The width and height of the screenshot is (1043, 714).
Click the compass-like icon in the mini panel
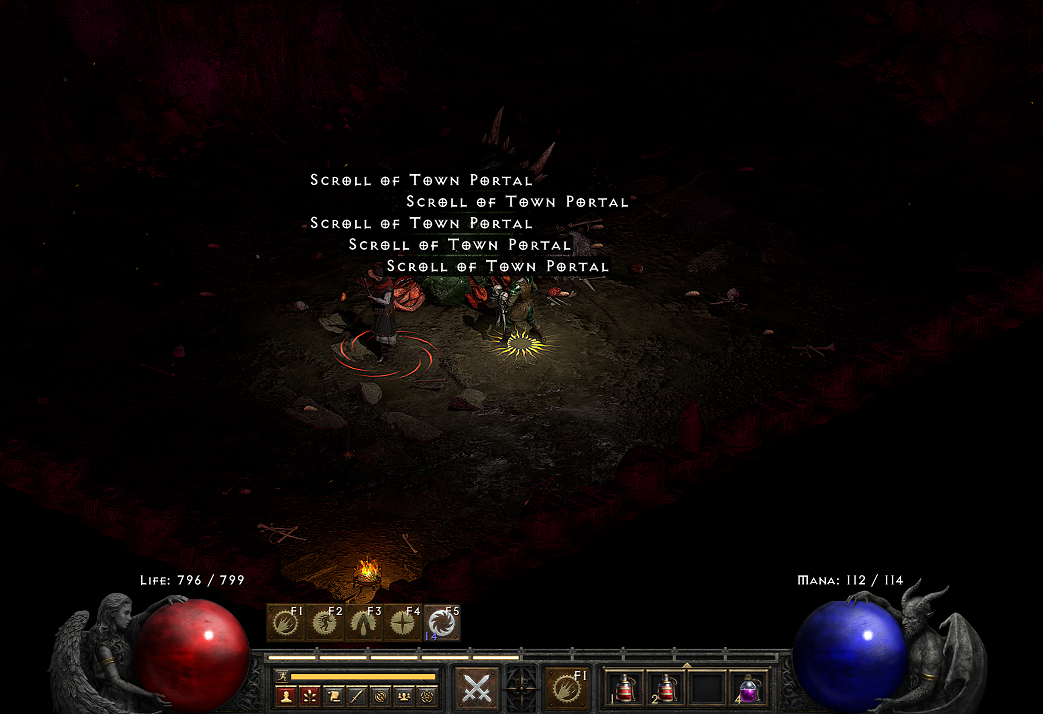tap(383, 695)
